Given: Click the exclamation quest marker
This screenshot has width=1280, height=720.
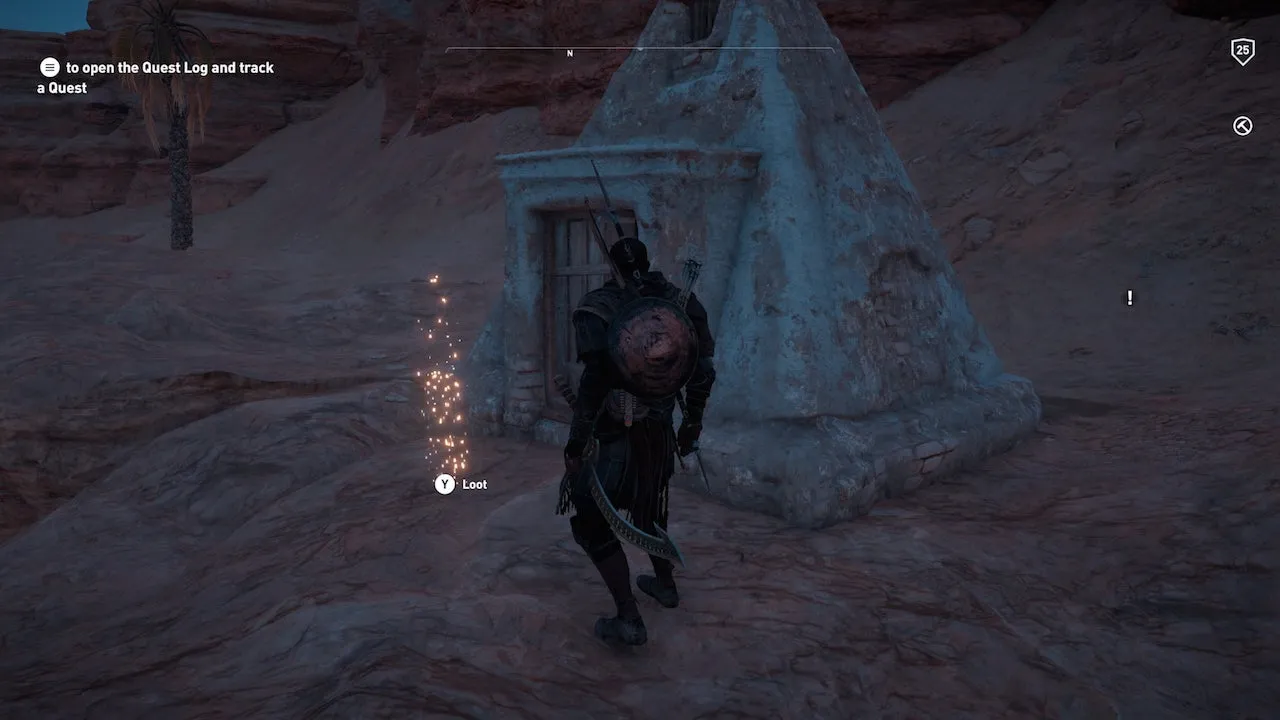Looking at the screenshot, I should pyautogui.click(x=1130, y=298).
